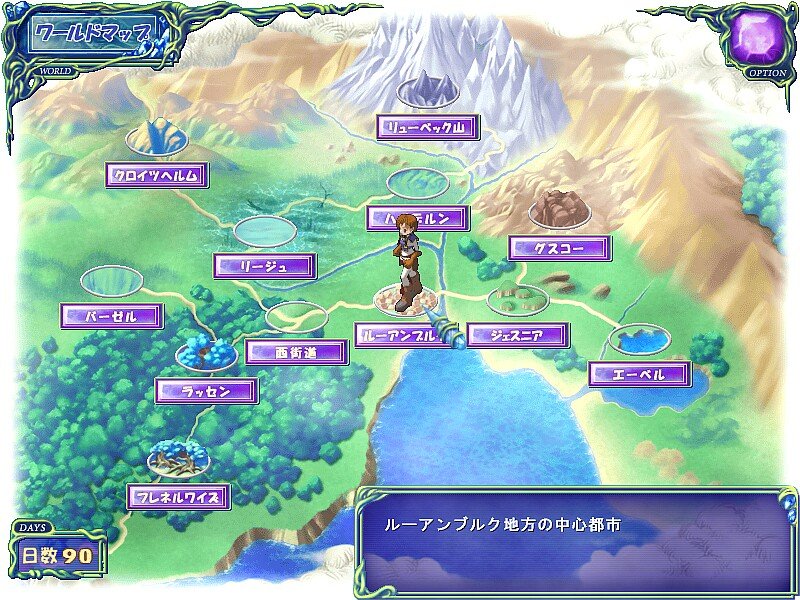800x600 pixels.
Task: Select the グスコー destination label
Action: pos(558,247)
